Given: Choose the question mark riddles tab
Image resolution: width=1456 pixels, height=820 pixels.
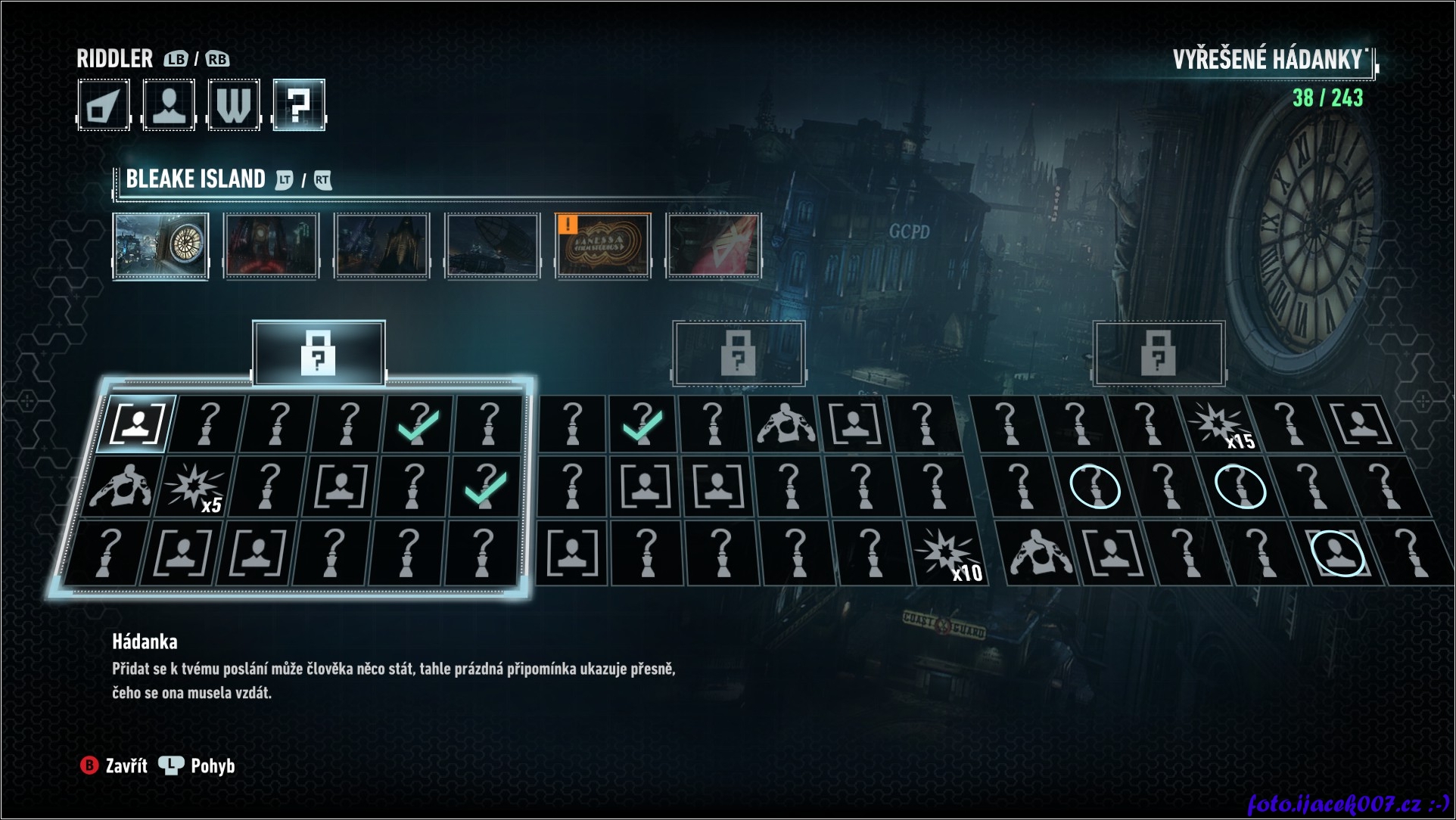Looking at the screenshot, I should [299, 105].
